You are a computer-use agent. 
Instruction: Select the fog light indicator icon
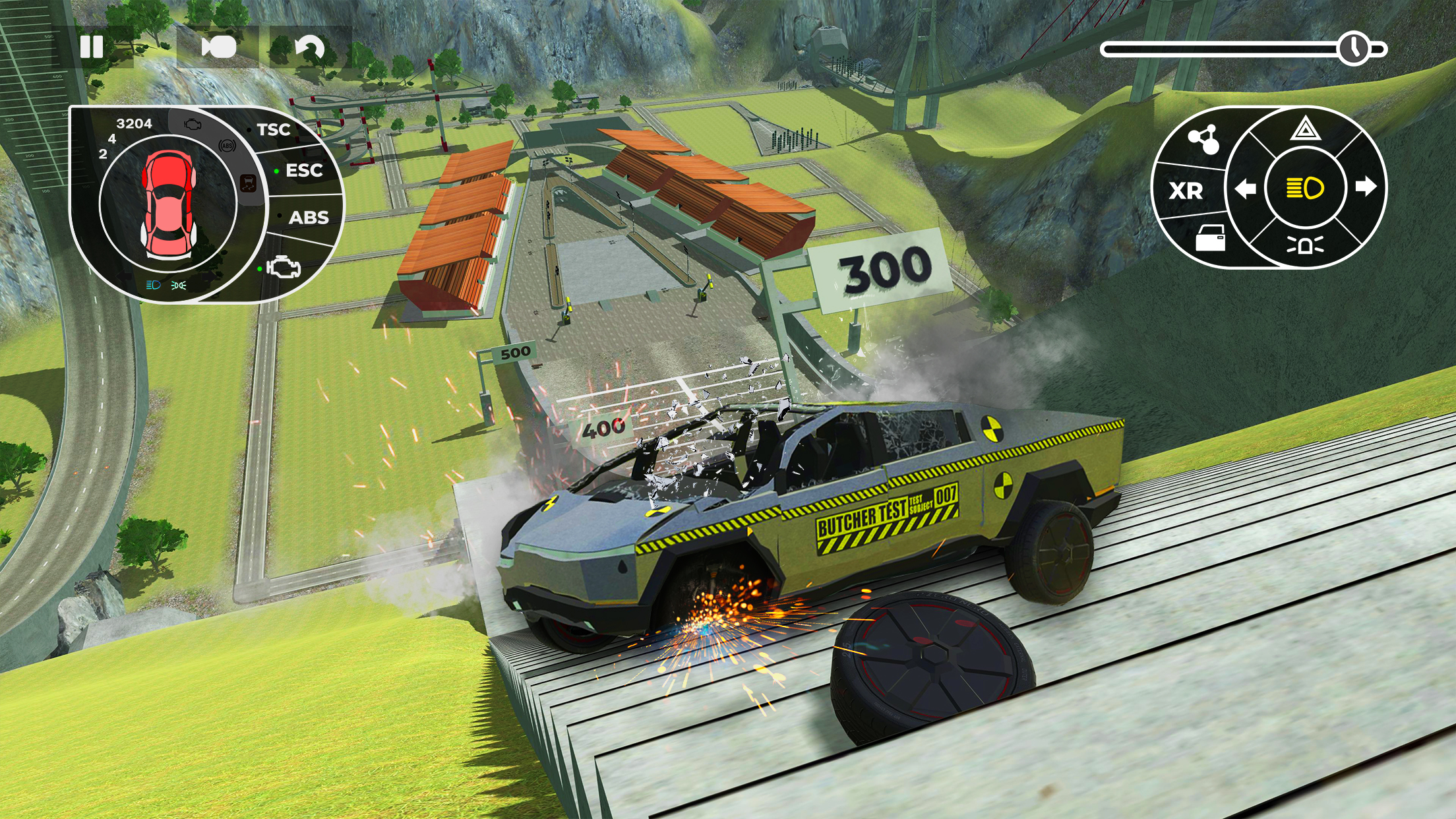pos(177,285)
